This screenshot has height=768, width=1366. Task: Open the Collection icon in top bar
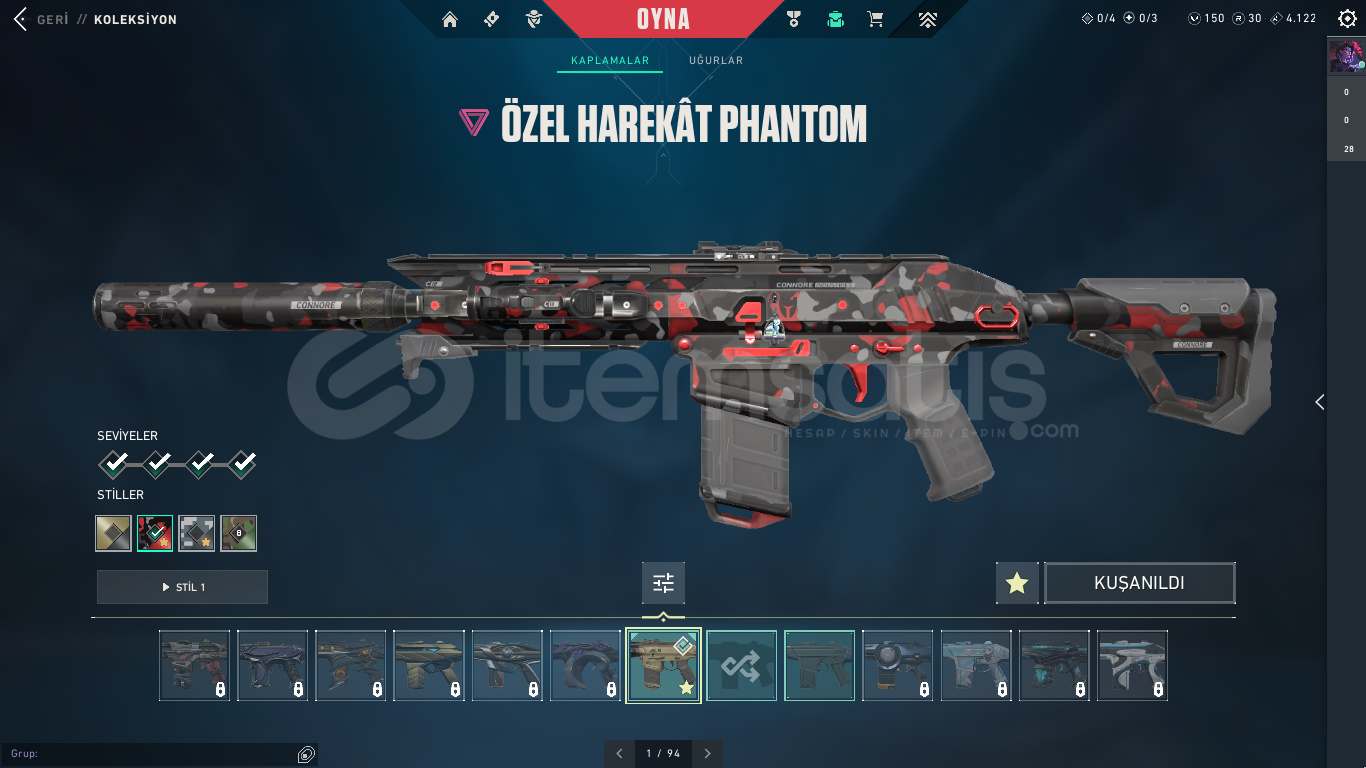point(491,19)
